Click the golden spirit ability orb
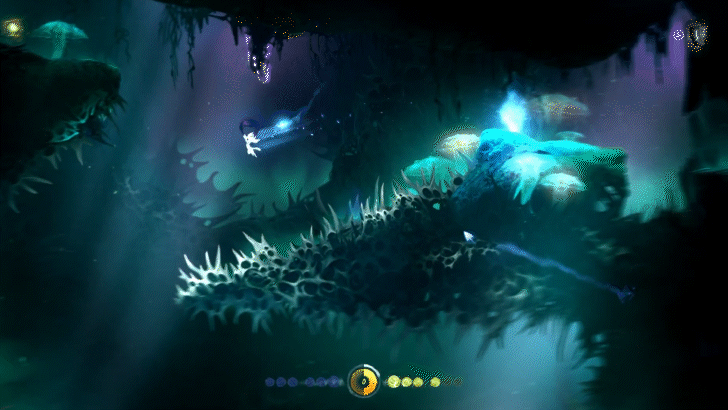The image size is (728, 410). tap(363, 380)
